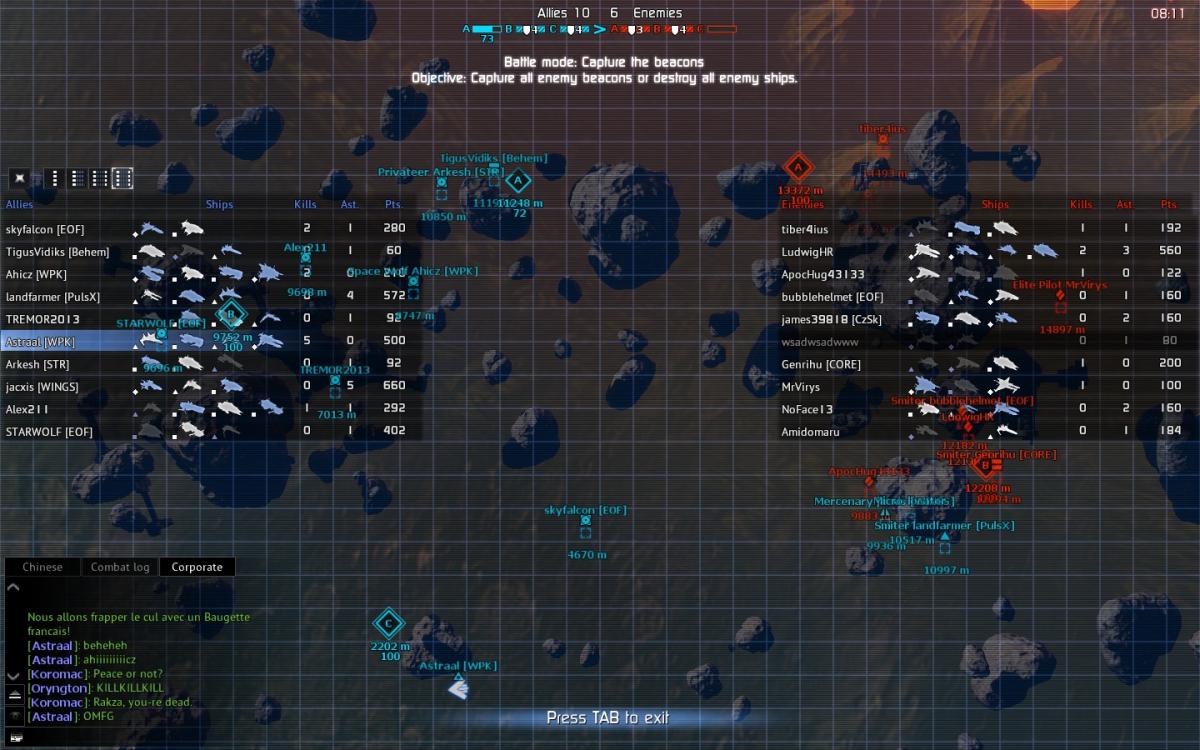Select the highlighted rightmost scoreboard layout icon
This screenshot has width=1200, height=750.
click(x=122, y=178)
